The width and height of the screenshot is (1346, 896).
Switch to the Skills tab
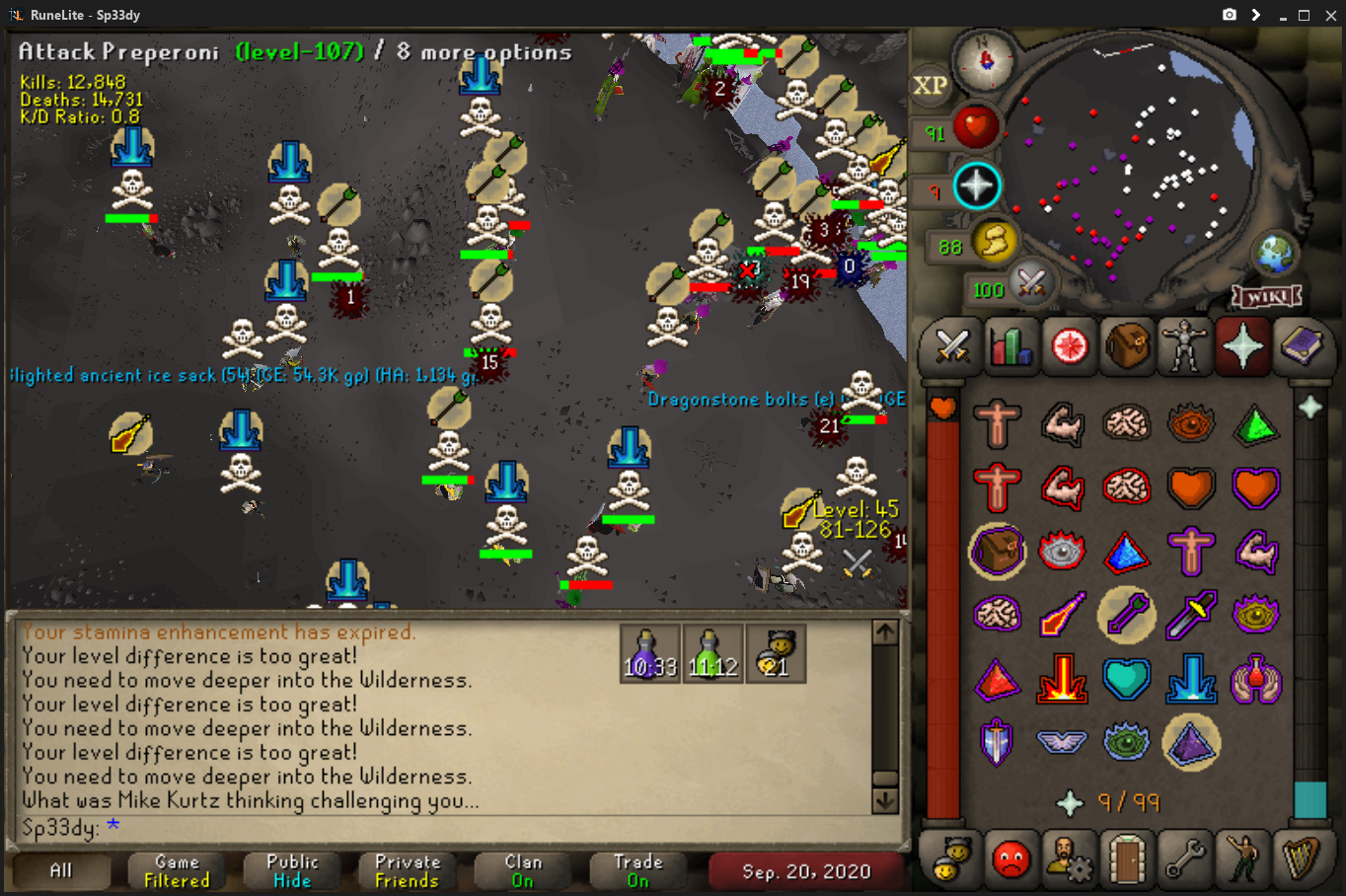pyautogui.click(x=1010, y=346)
